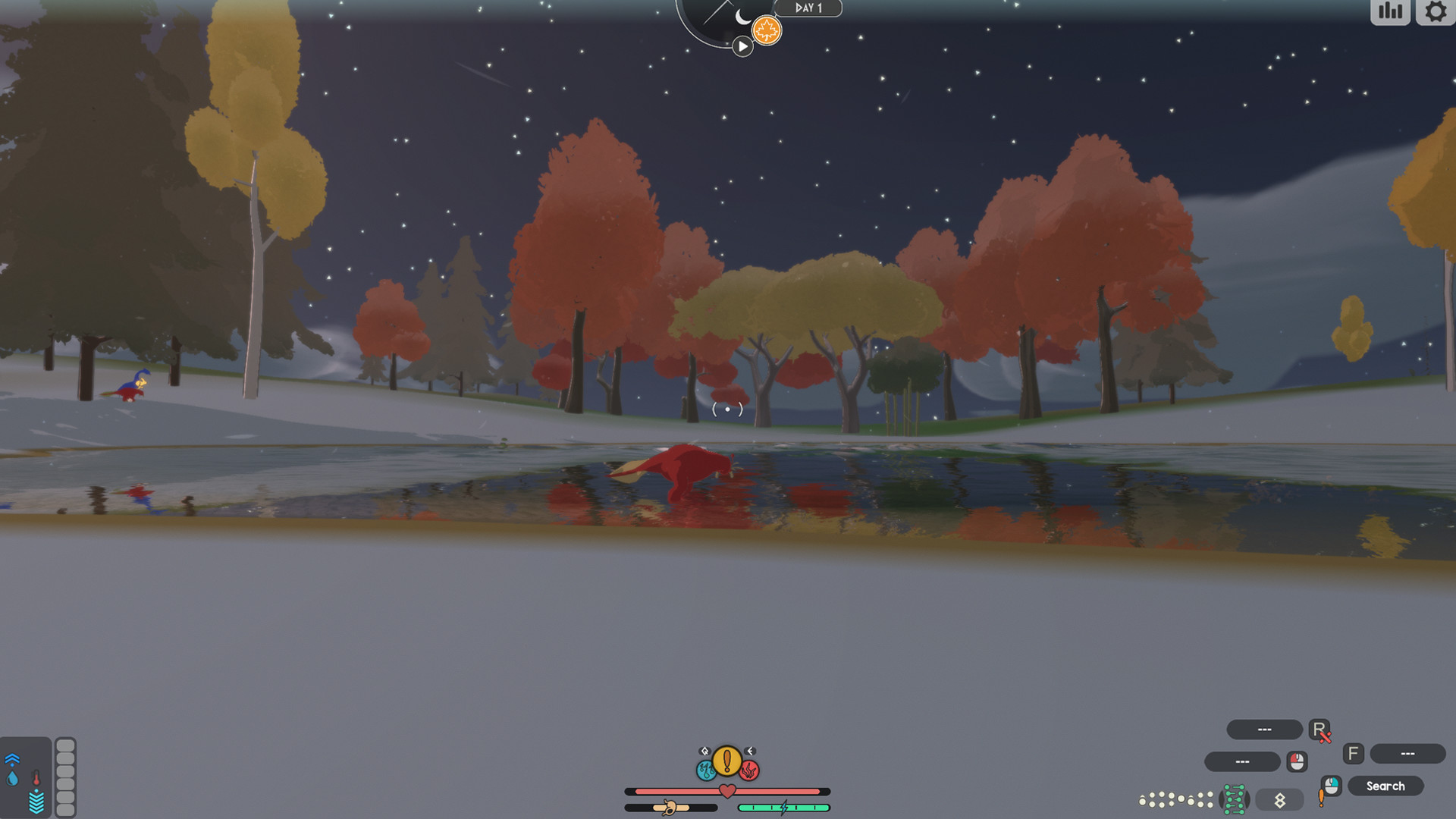Toggle the red left-mouse-button action
This screenshot has width=1456, height=819.
coord(1296,761)
